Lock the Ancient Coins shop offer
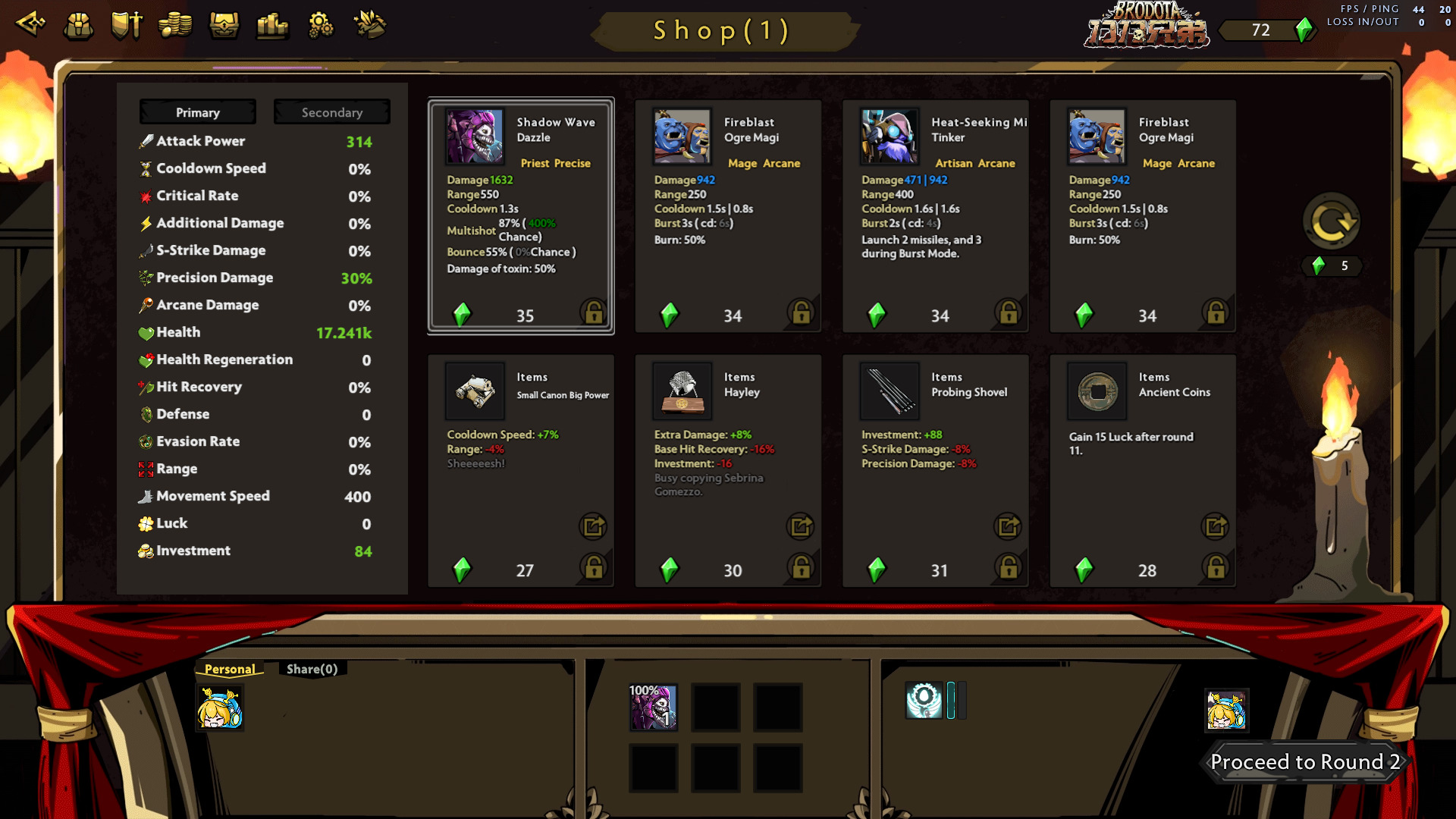The image size is (1456, 819). pyautogui.click(x=1216, y=567)
